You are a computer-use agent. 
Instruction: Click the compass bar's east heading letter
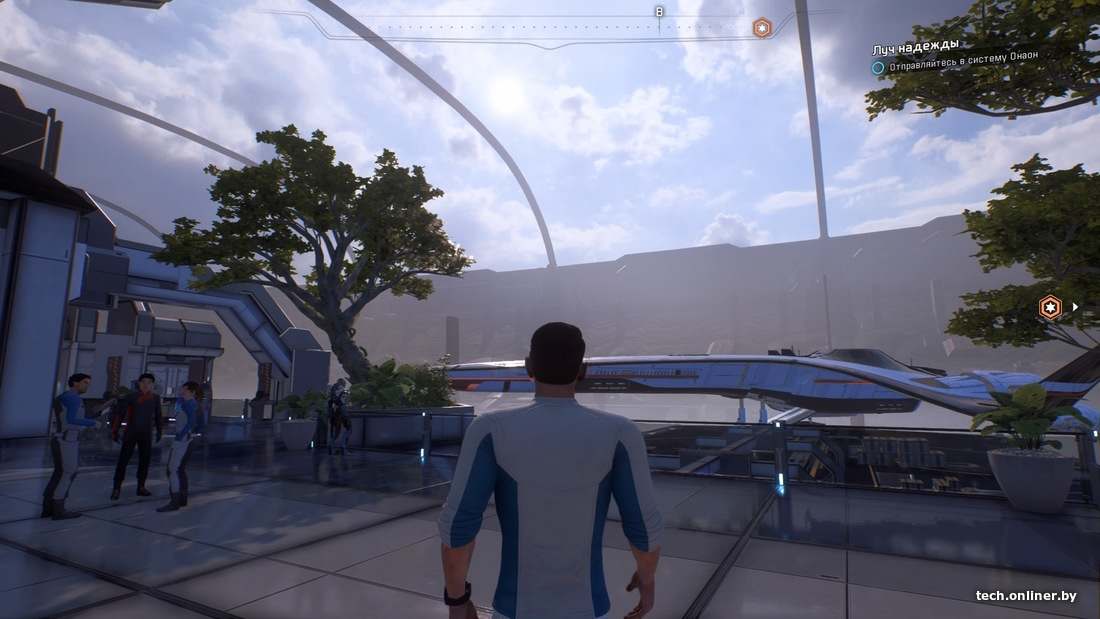coord(658,12)
